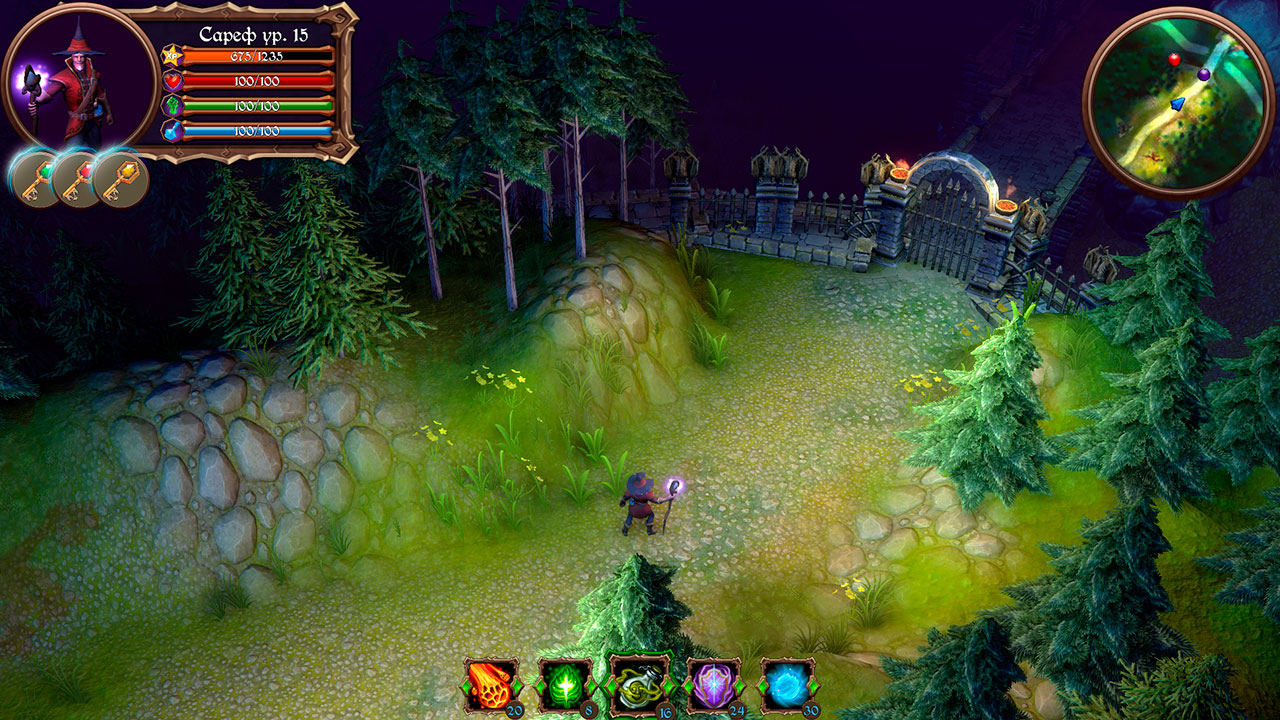The height and width of the screenshot is (720, 1280).
Task: Click the XP star icon beside experience bar
Action: [x=170, y=56]
